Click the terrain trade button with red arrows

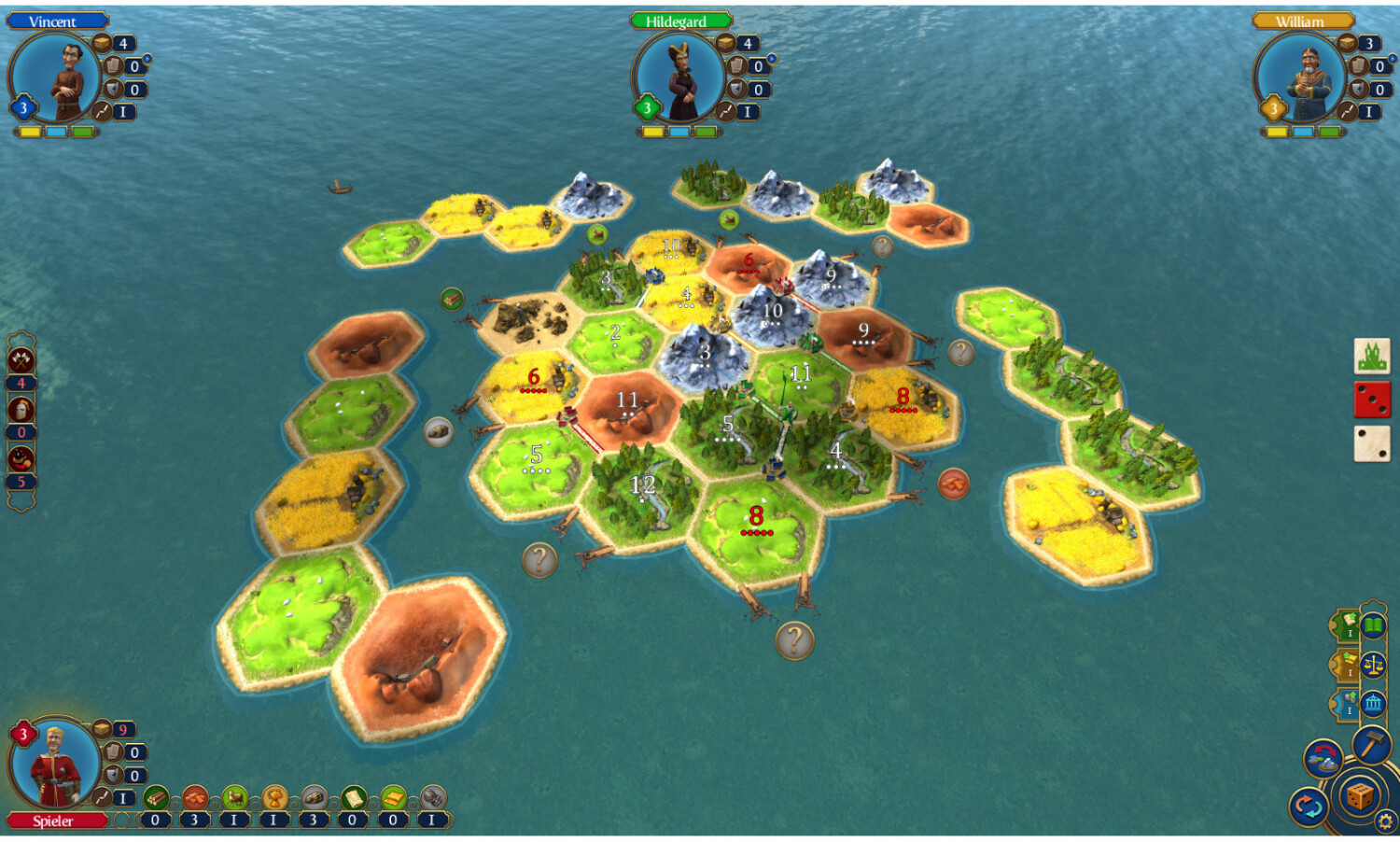point(1323,759)
